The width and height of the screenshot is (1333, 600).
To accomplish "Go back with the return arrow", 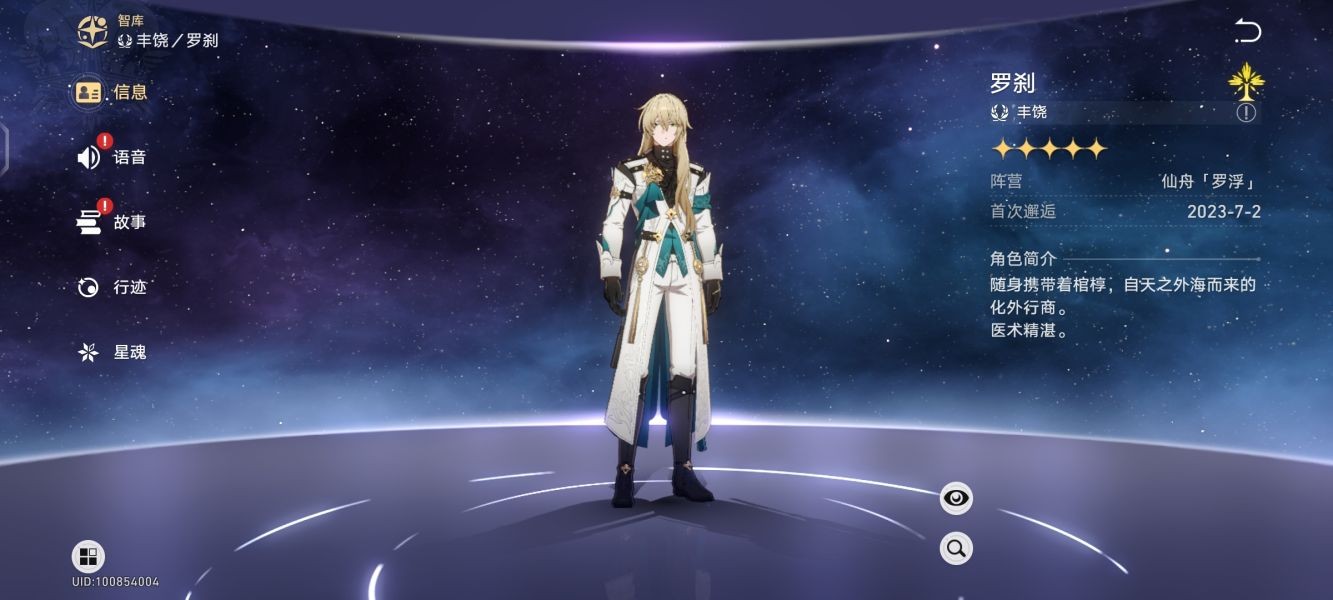I will [1248, 31].
